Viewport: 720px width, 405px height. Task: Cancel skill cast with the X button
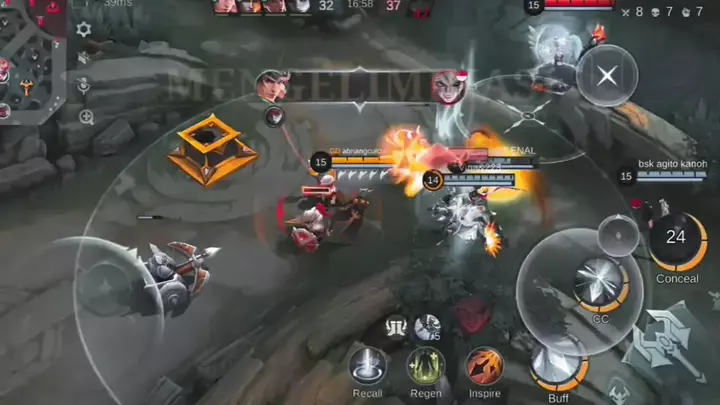(605, 74)
